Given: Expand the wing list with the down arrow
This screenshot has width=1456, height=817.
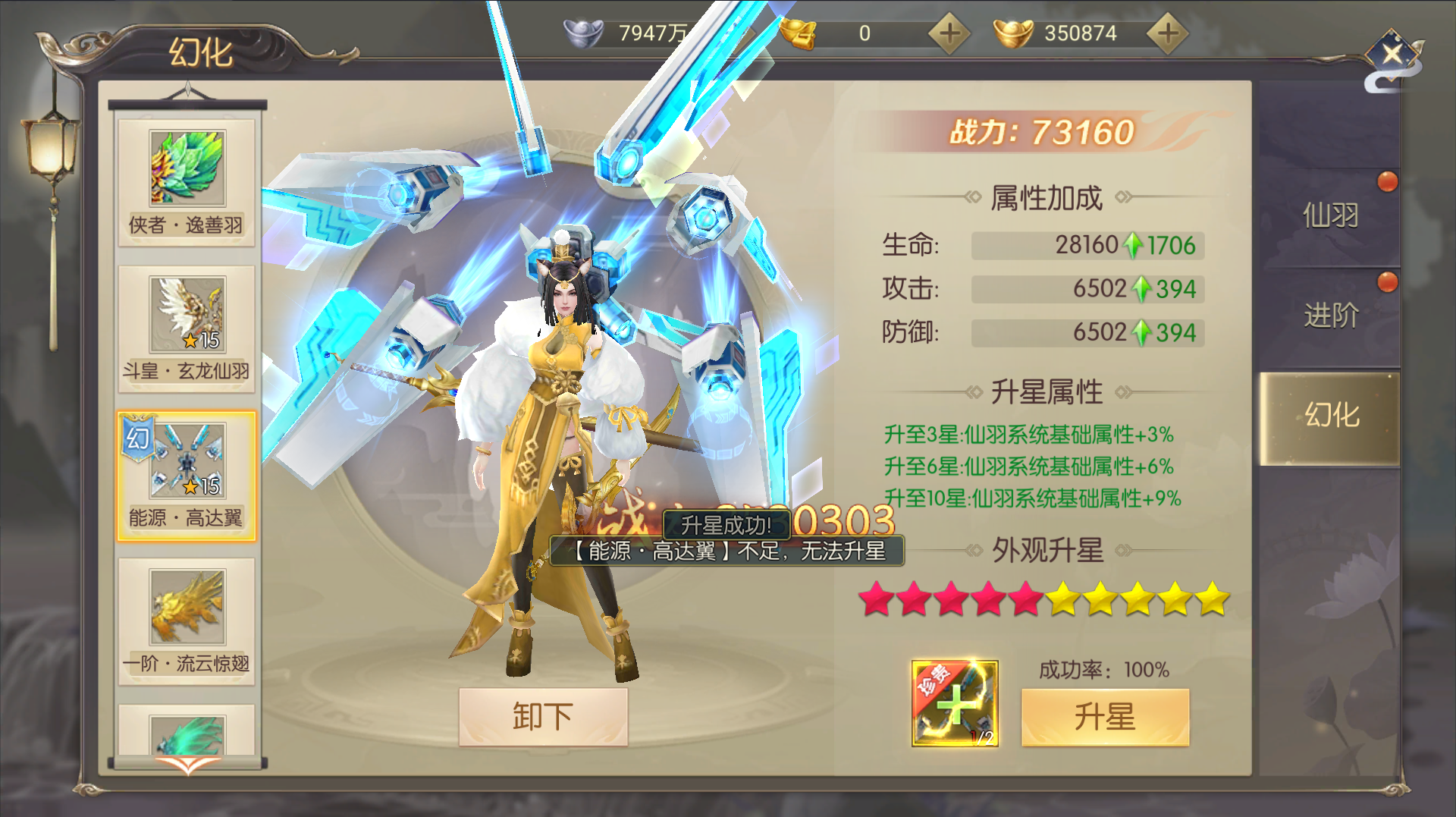Looking at the screenshot, I should [x=187, y=765].
